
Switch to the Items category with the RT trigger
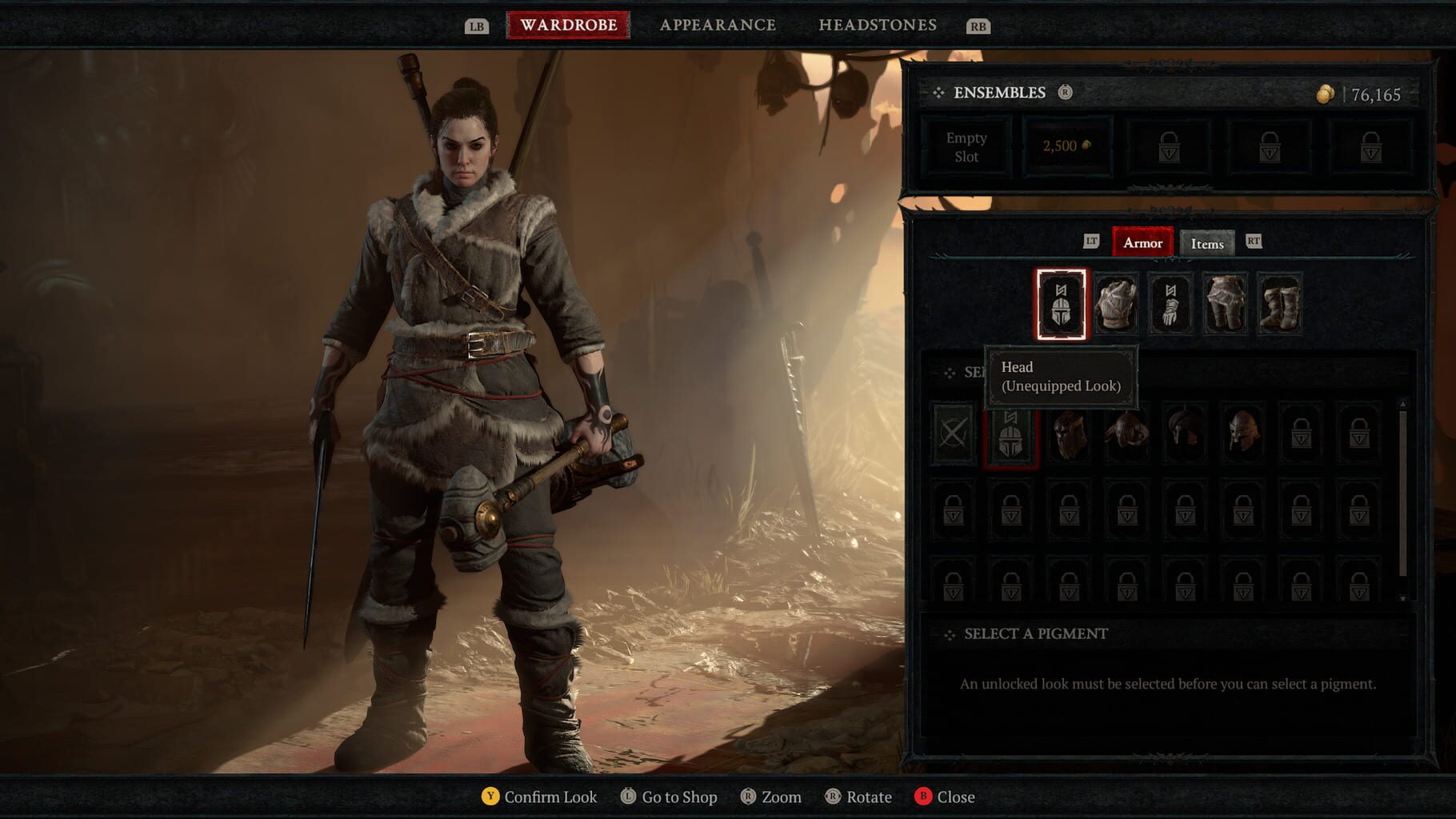click(1255, 243)
